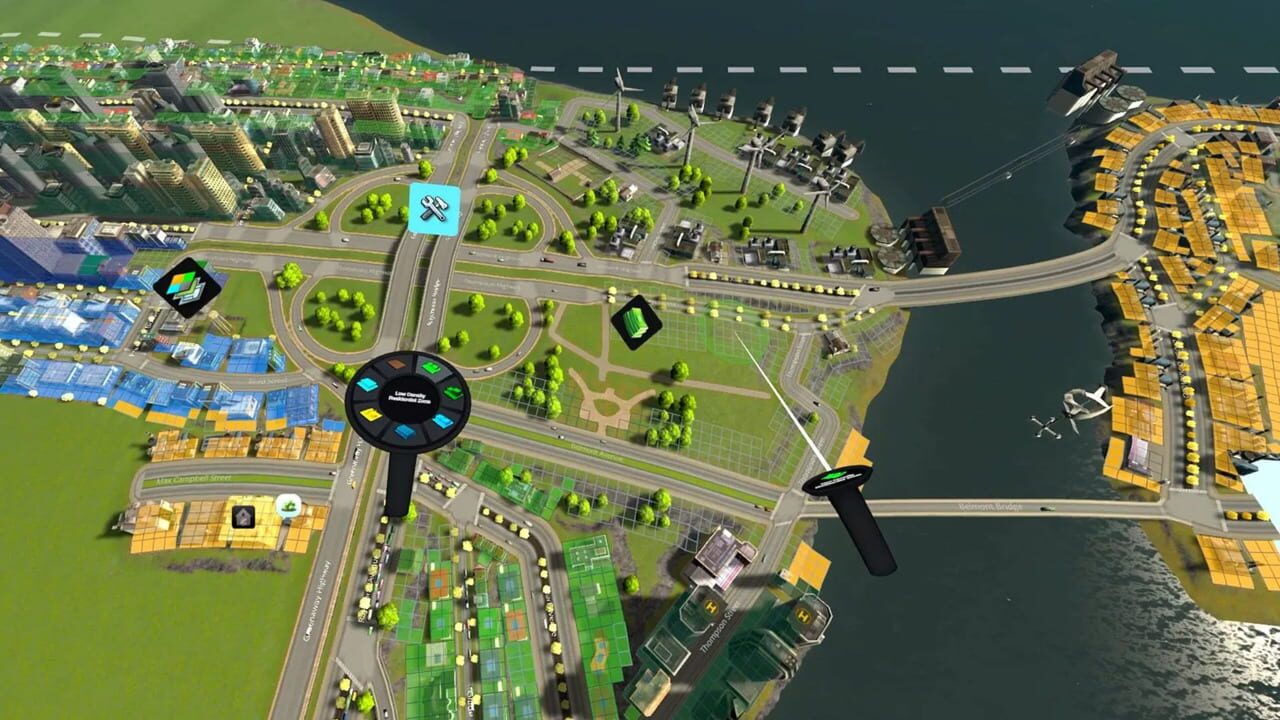Toggle the light green Low Density Residential segment
1280x720 pixels.
[431, 366]
